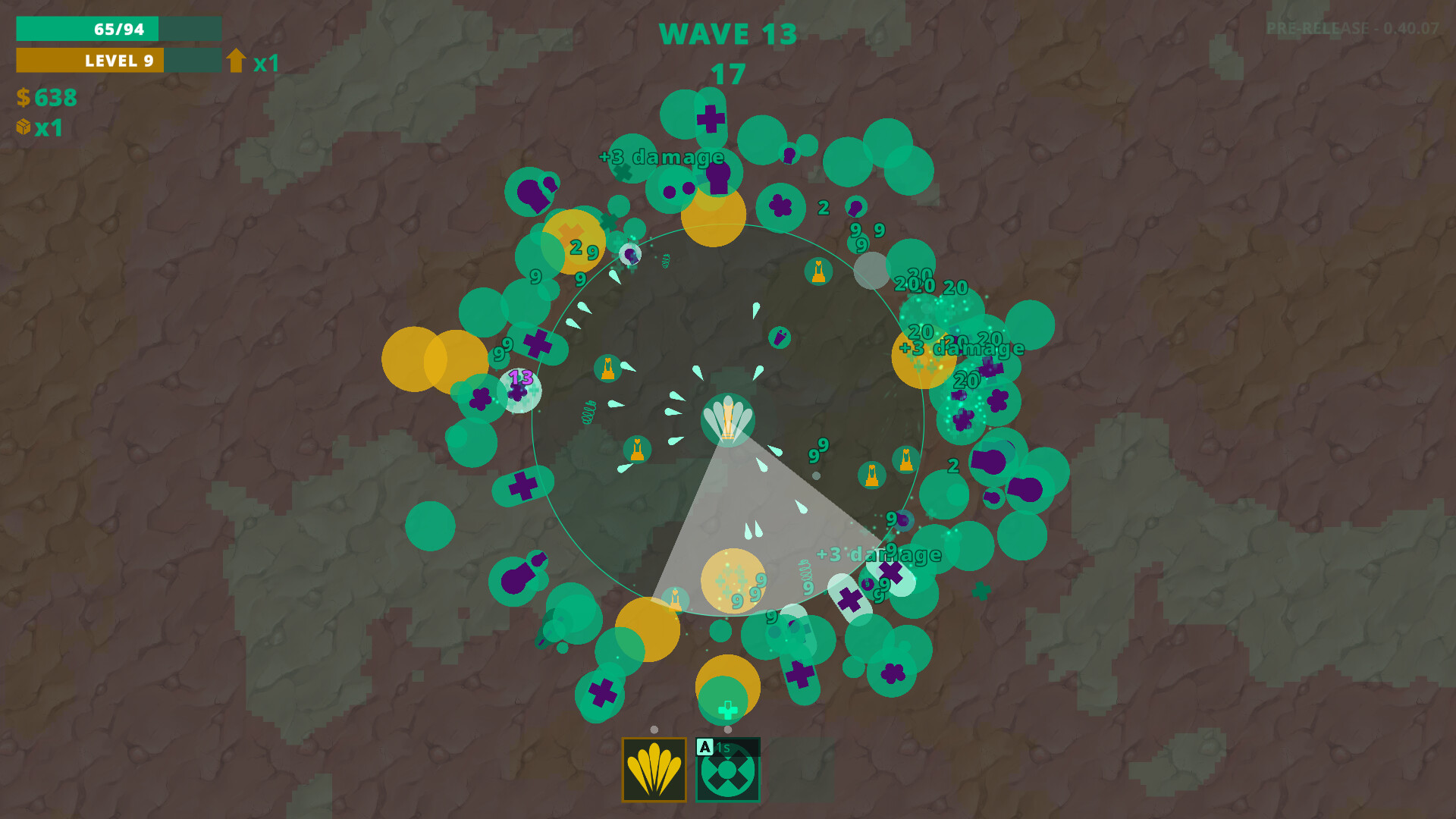Viewport: 1456px width, 819px height.
Task: Click the WAVE 13 heading
Action: [728, 34]
